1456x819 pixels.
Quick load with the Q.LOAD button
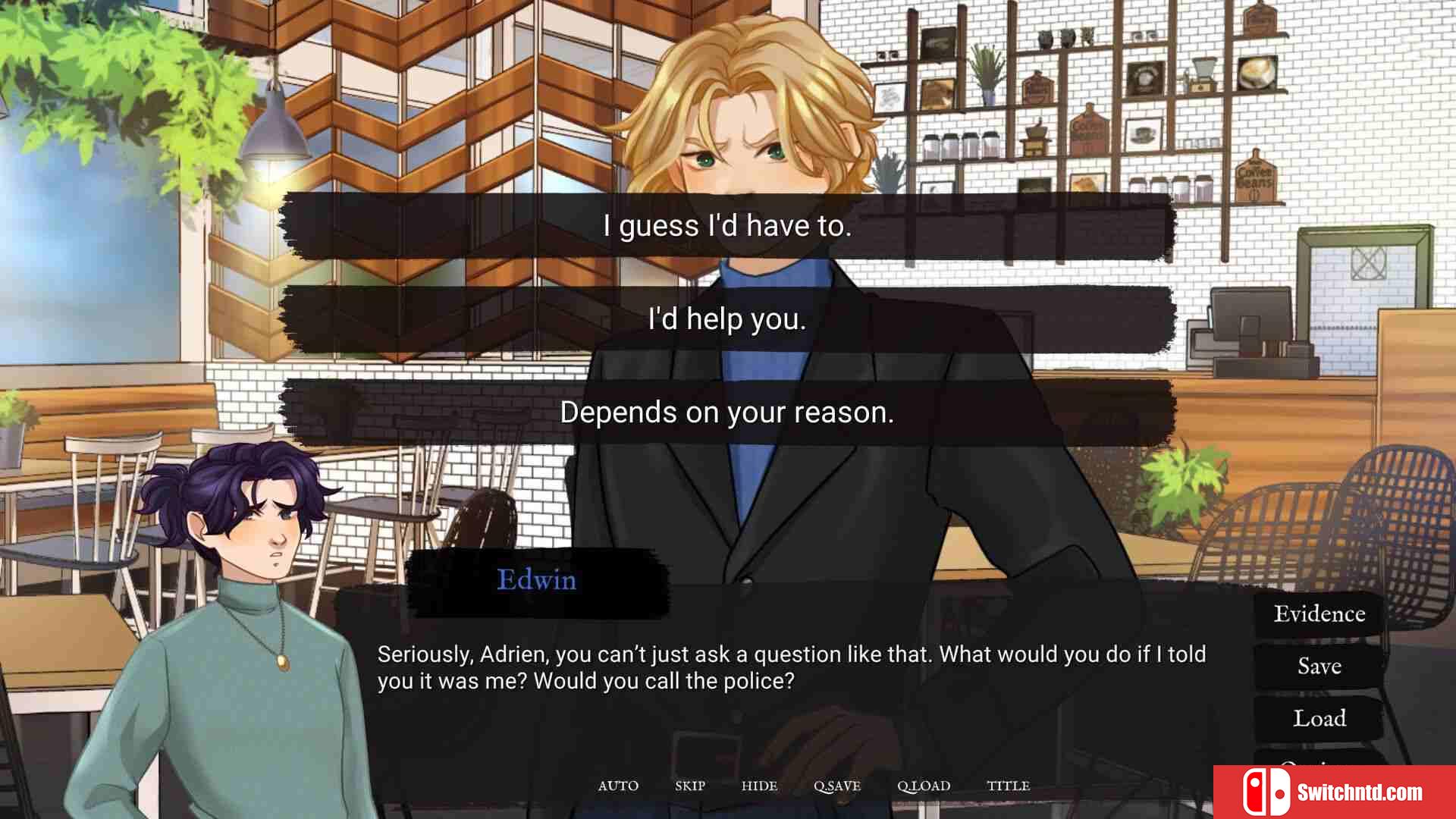coord(924,786)
